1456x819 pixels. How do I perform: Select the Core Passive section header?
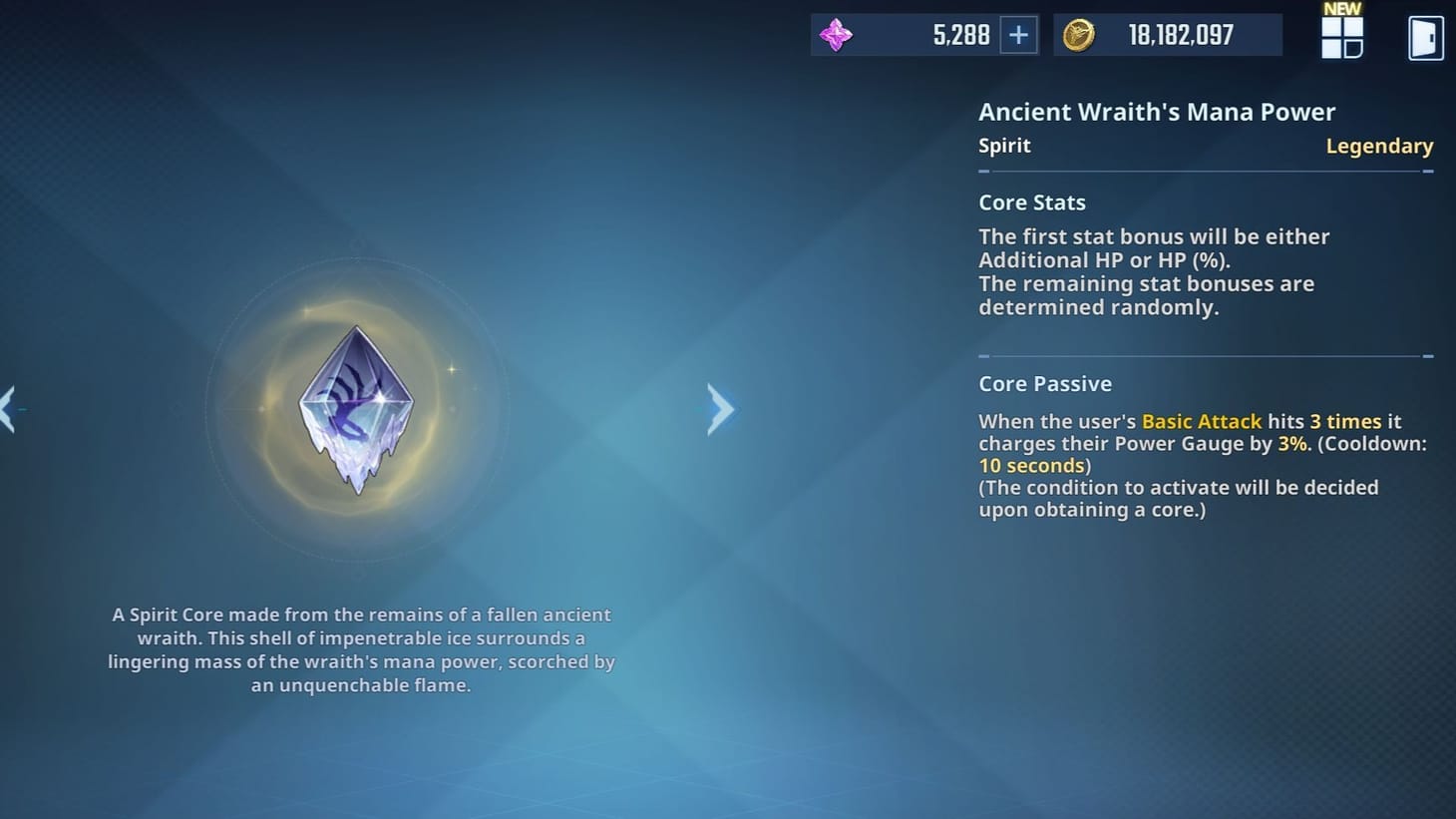click(x=1044, y=383)
